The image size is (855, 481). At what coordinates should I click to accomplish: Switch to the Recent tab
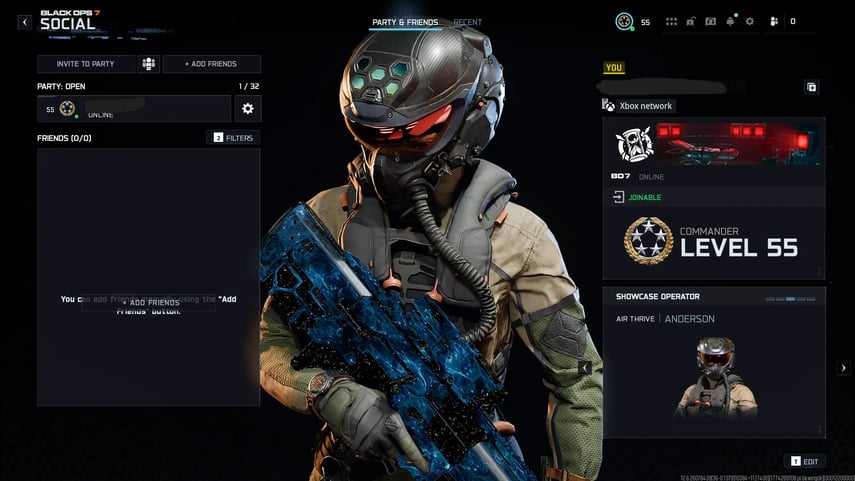[x=467, y=22]
